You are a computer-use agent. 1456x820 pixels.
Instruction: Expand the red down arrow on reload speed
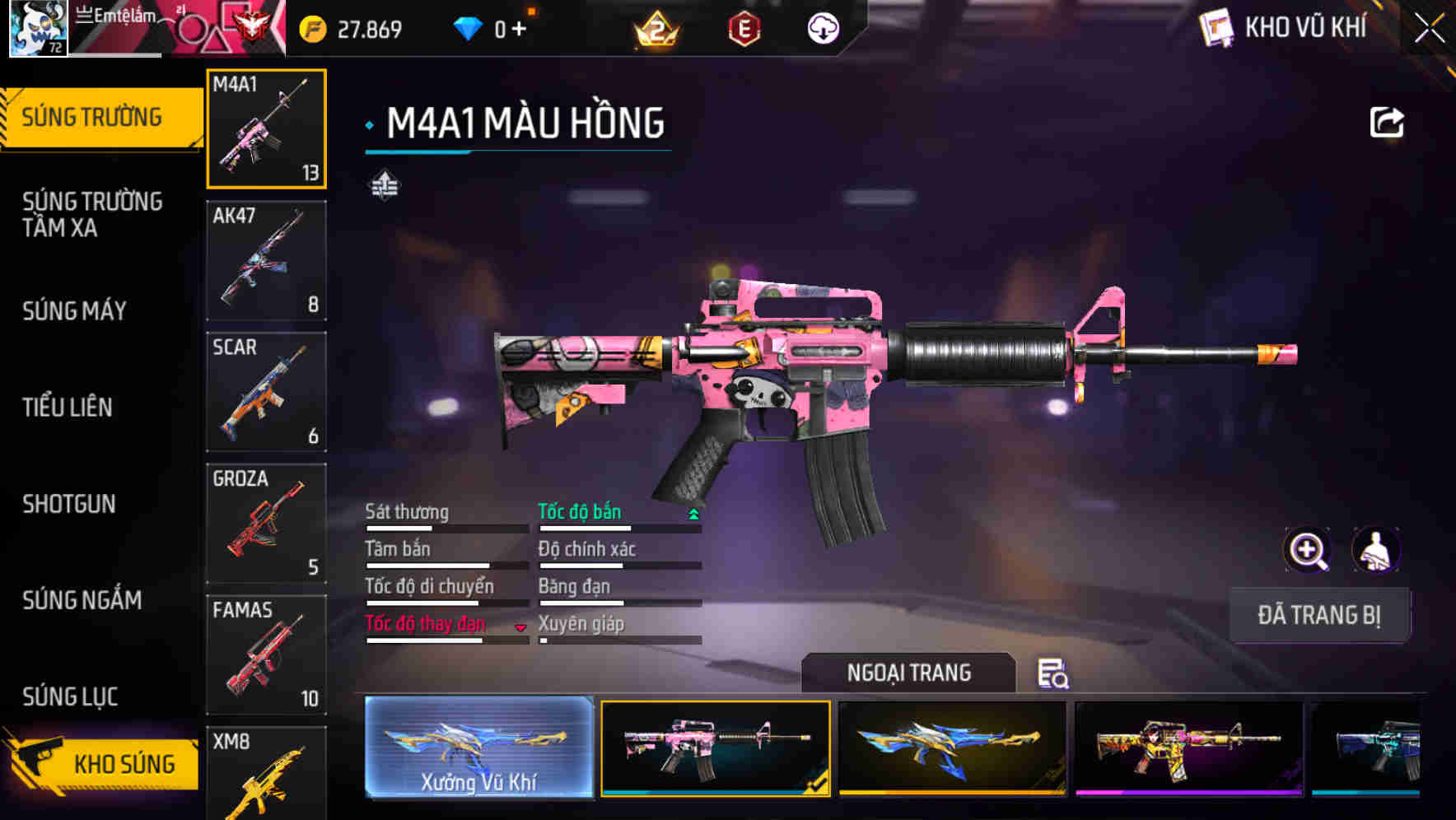click(520, 627)
